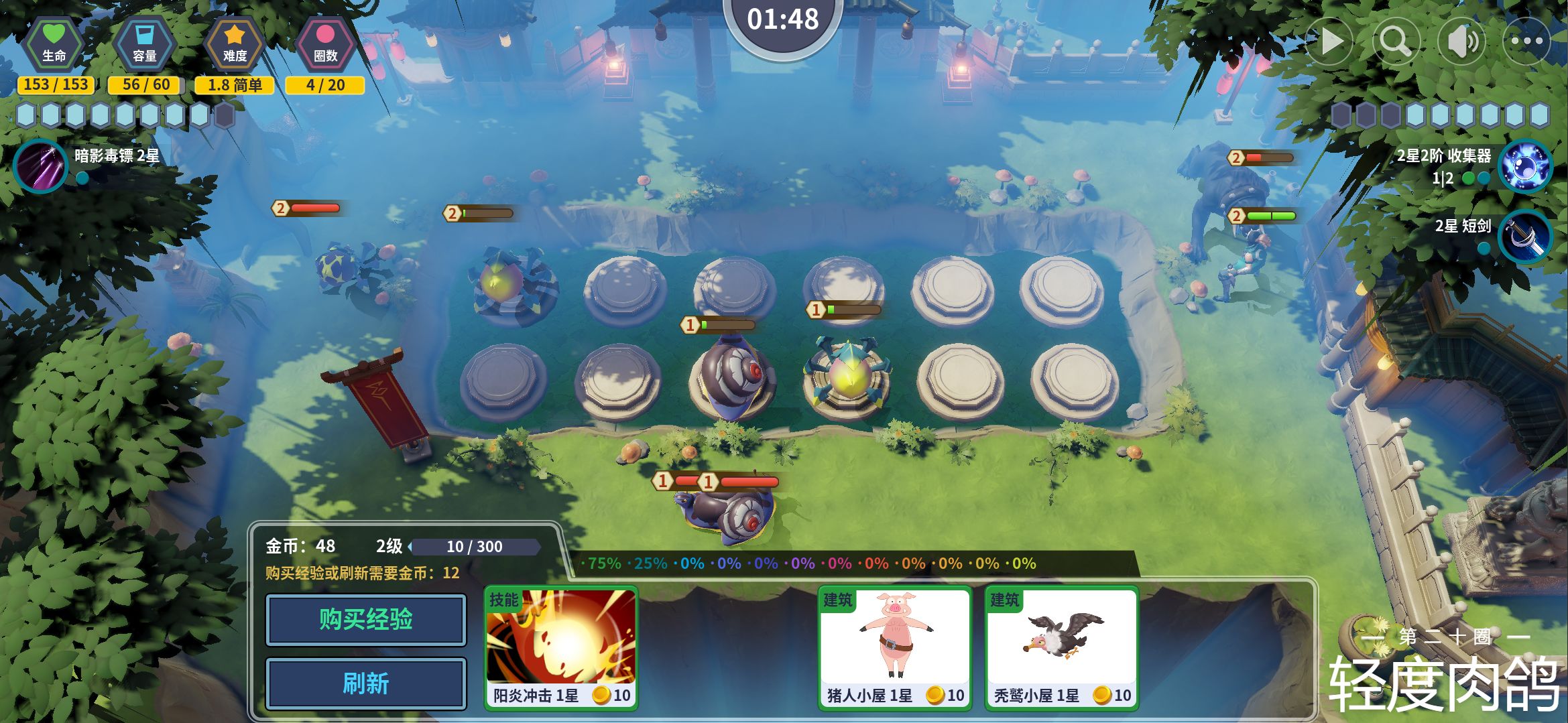Click the play arrow speed button
Image resolution: width=1568 pixels, height=723 pixels.
coord(1331,42)
